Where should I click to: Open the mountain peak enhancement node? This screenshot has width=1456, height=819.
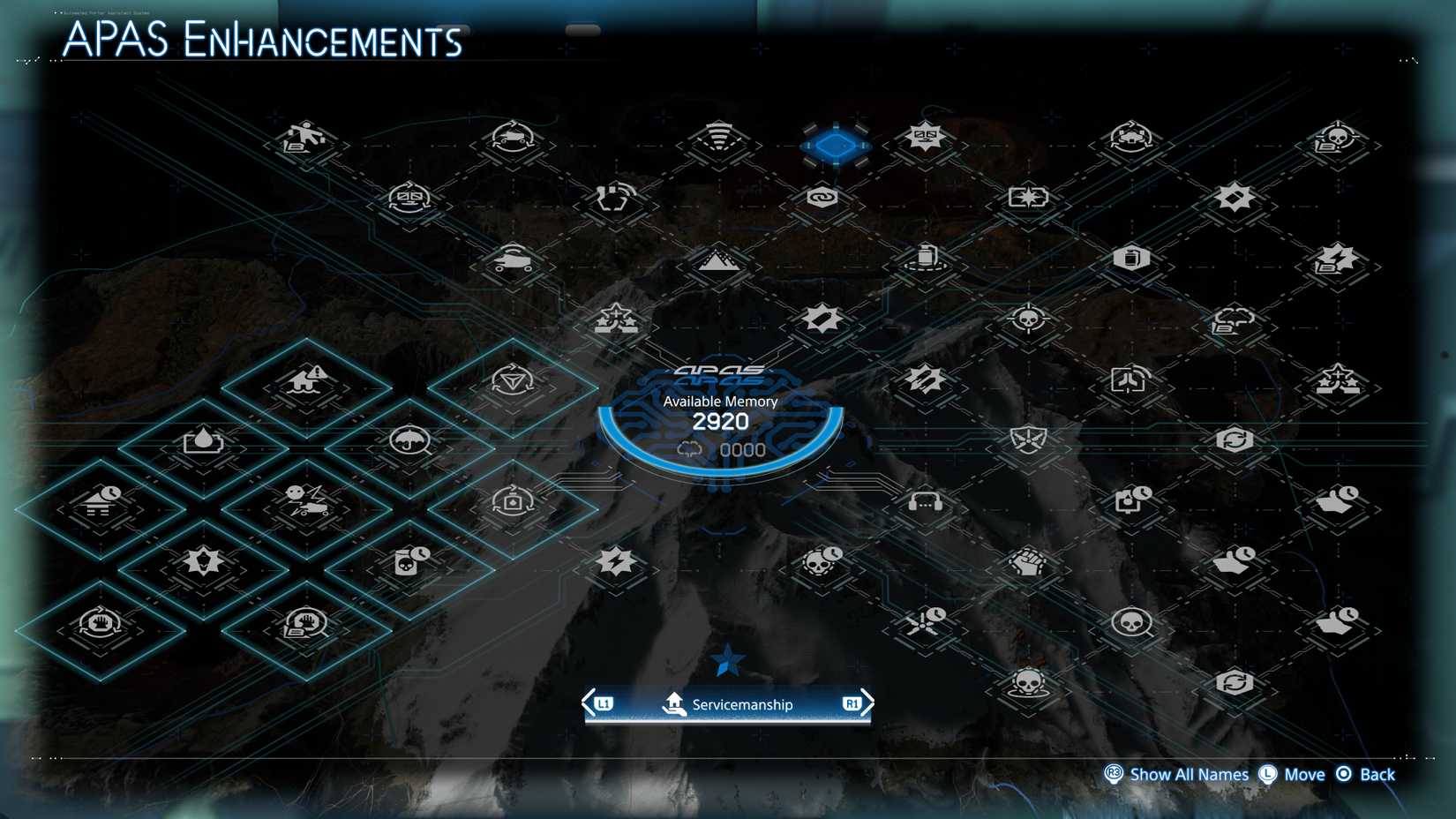(x=717, y=261)
